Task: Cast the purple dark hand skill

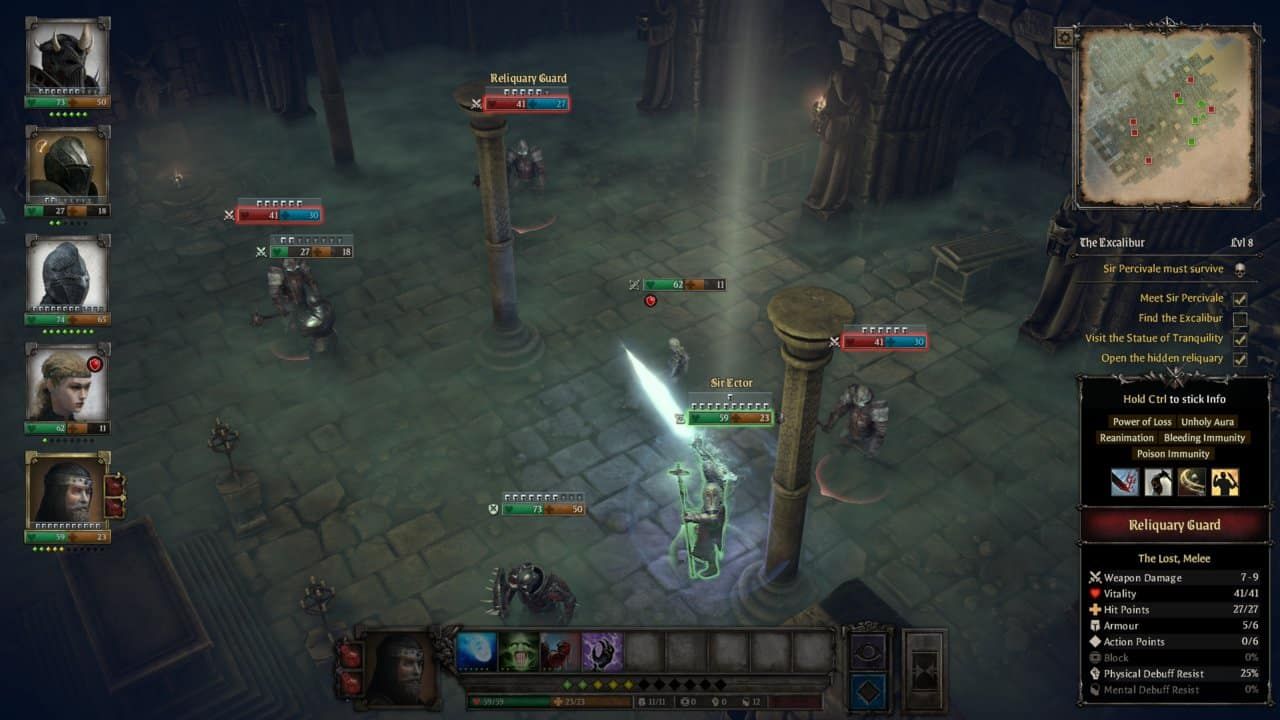Action: pos(603,652)
